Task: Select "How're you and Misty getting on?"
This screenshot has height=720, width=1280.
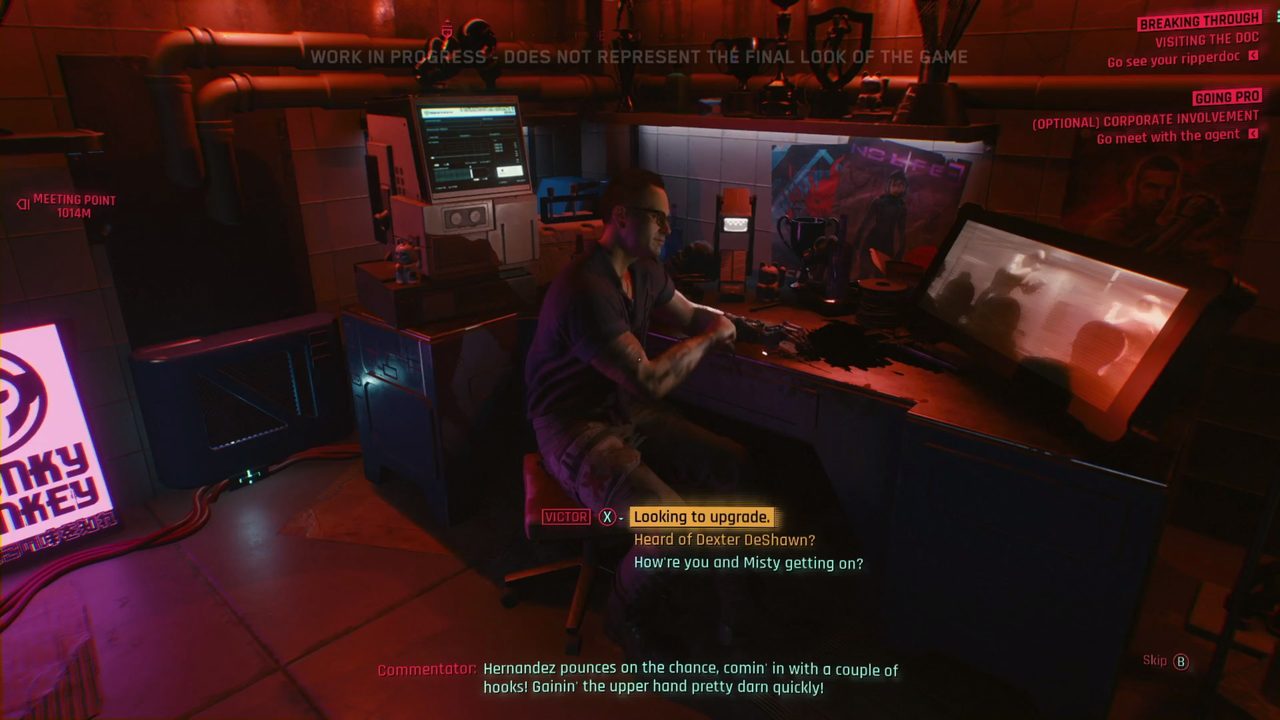Action: coord(748,563)
